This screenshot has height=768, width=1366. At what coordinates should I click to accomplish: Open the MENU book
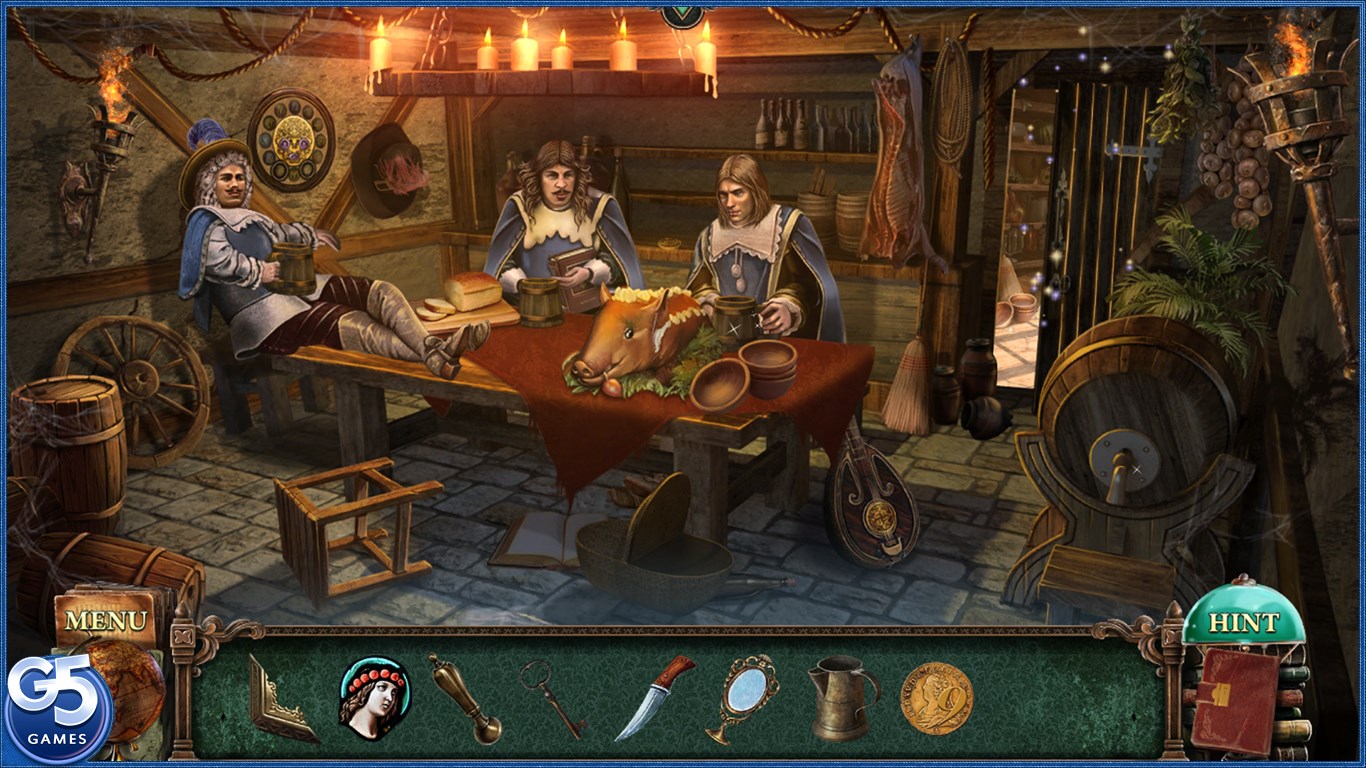106,620
